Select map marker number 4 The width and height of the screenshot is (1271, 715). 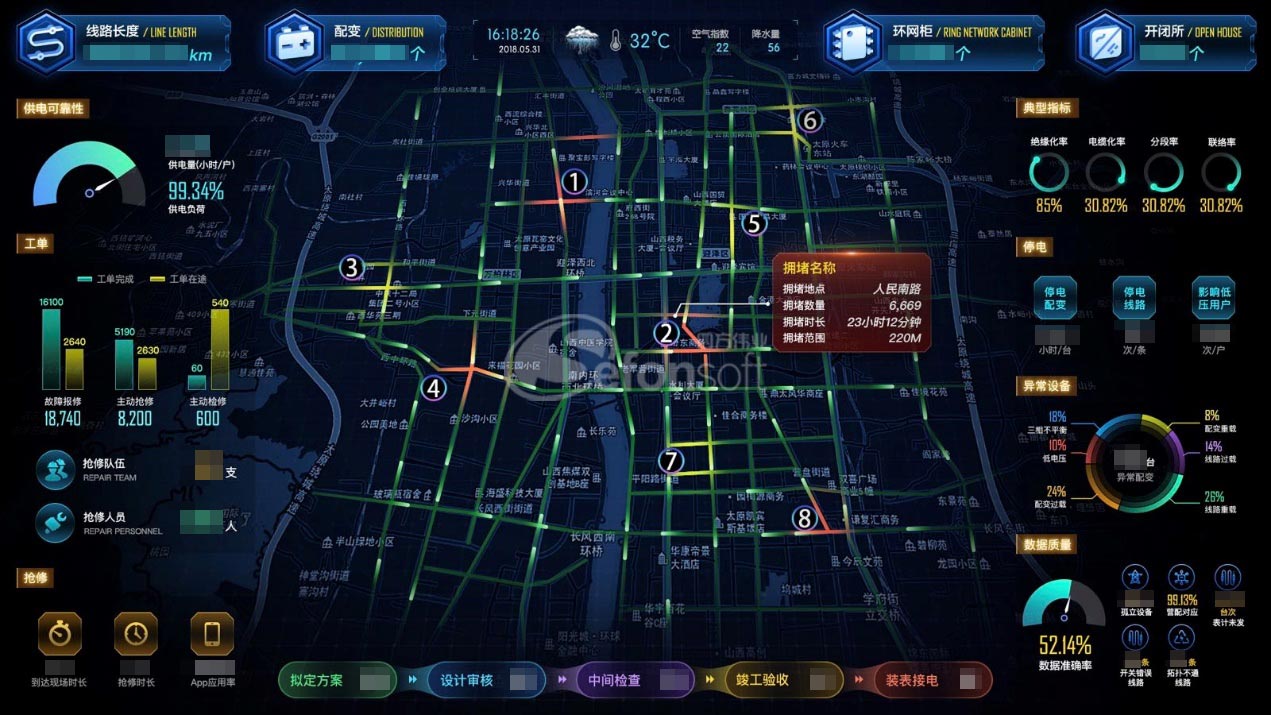(x=433, y=388)
